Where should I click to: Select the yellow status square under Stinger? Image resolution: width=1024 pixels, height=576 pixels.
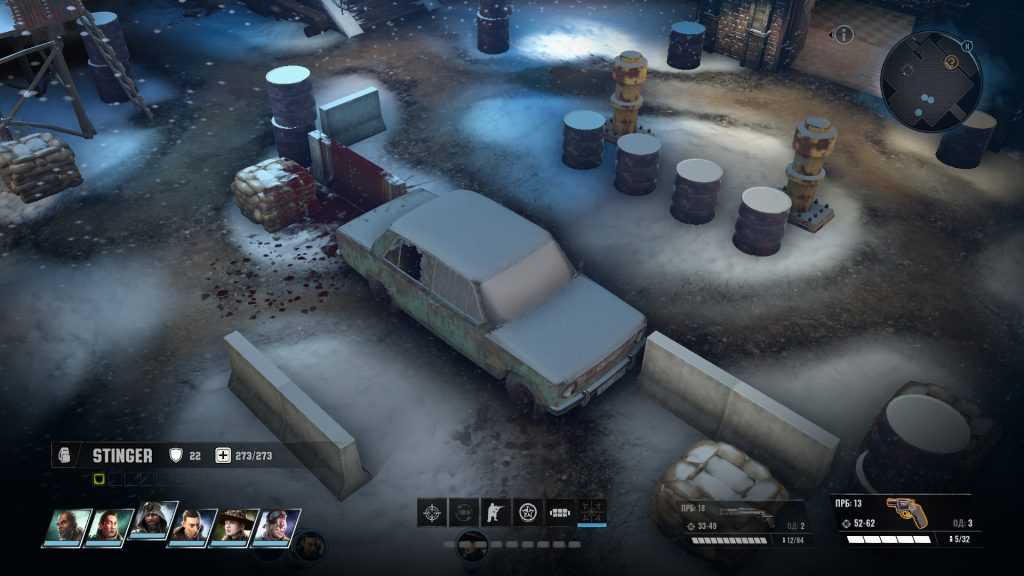click(98, 479)
